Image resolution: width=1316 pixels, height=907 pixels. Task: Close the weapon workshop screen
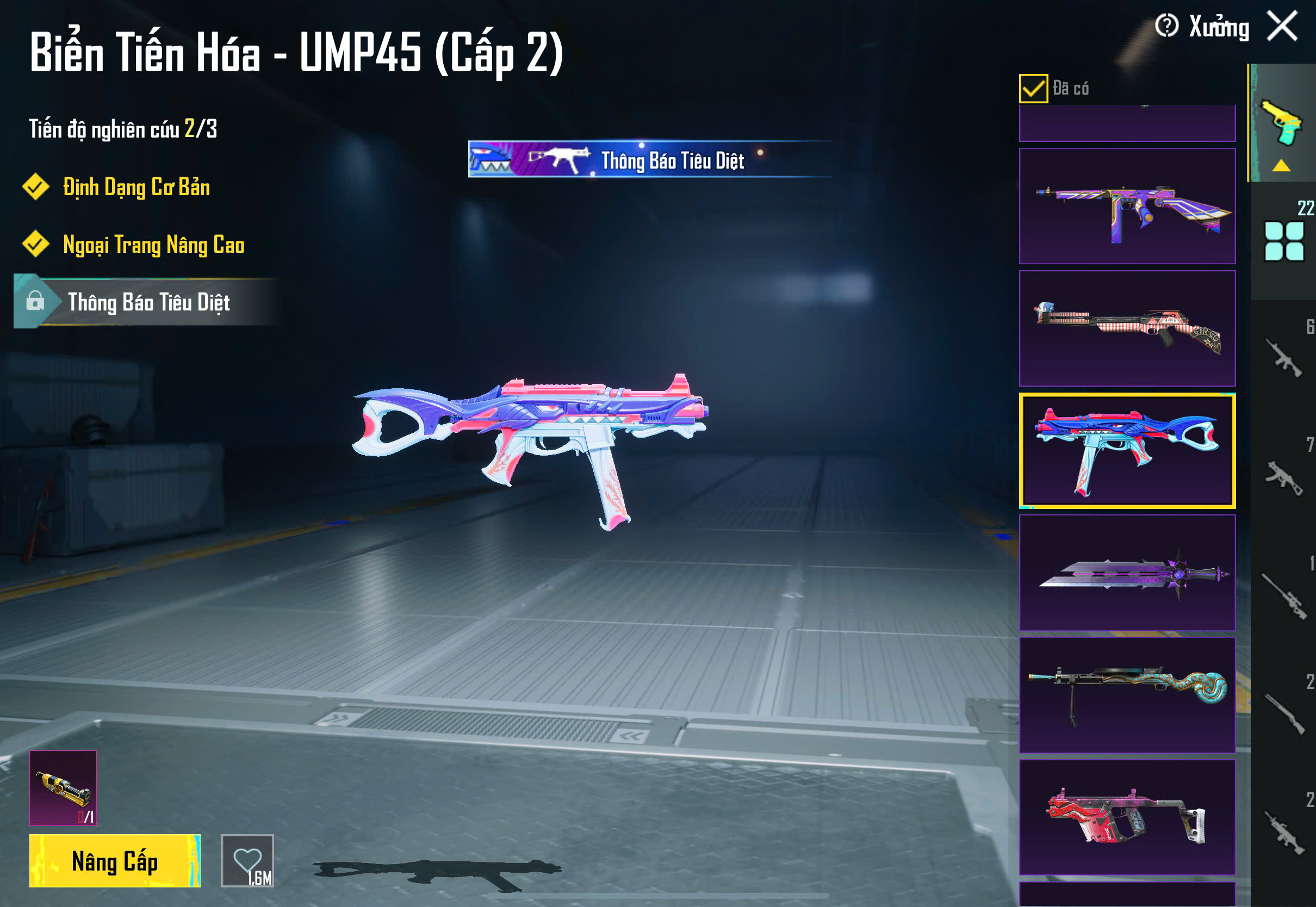[x=1282, y=26]
